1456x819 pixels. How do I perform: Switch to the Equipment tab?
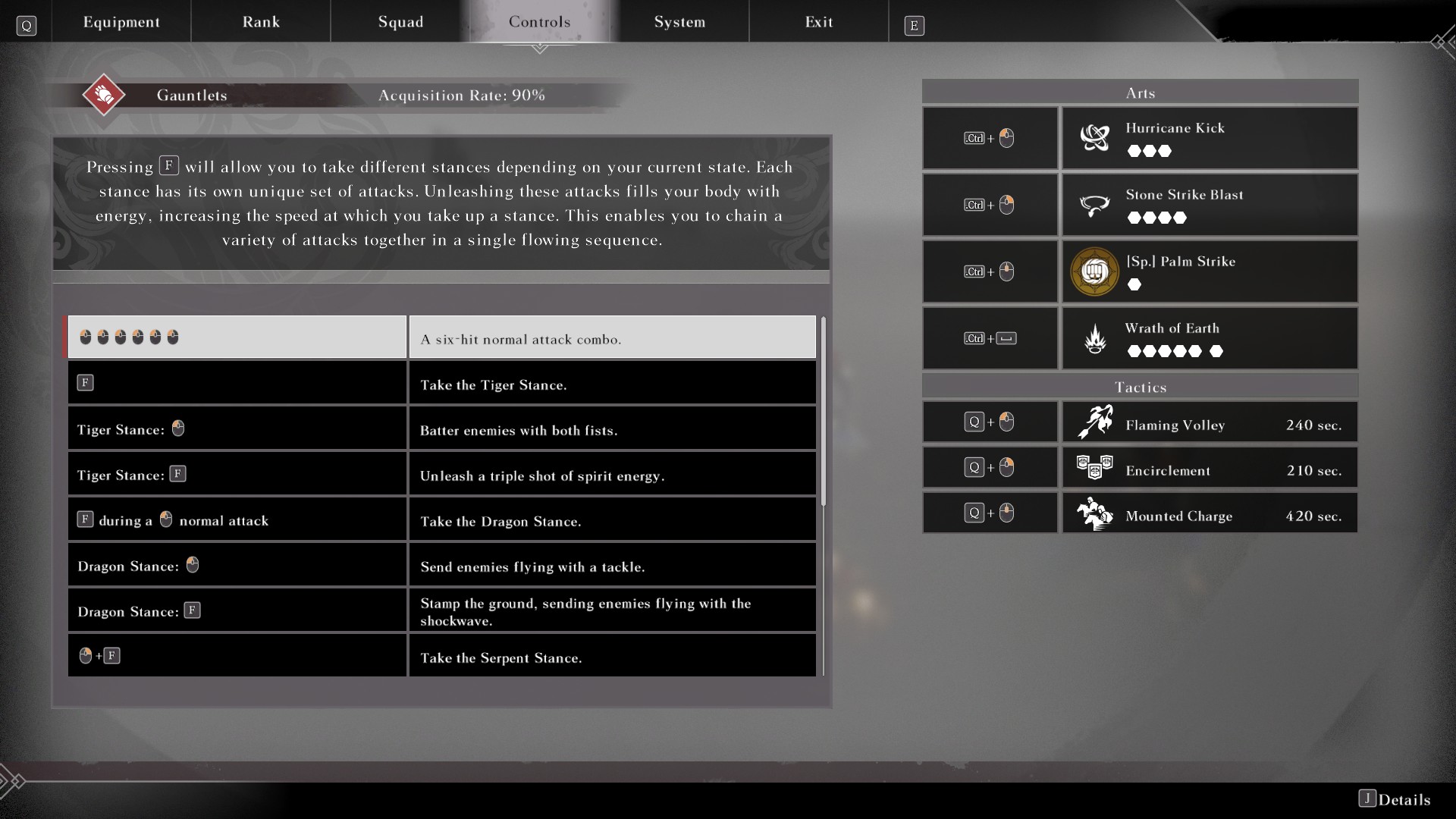(x=121, y=22)
